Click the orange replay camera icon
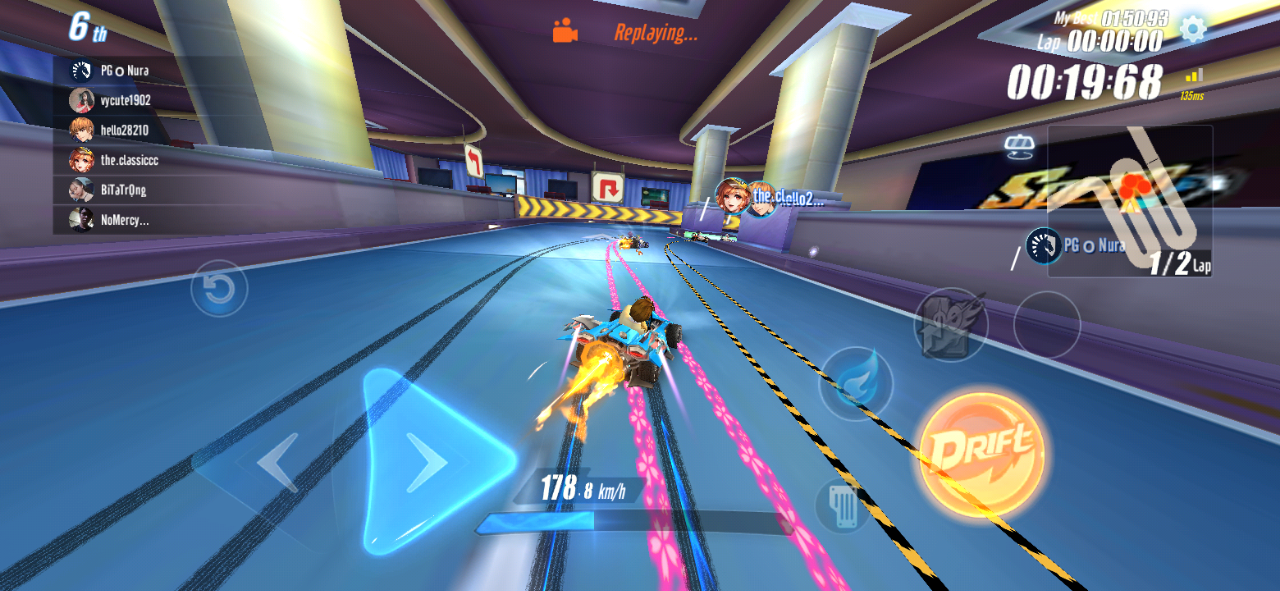This screenshot has width=1280, height=591. [x=565, y=31]
